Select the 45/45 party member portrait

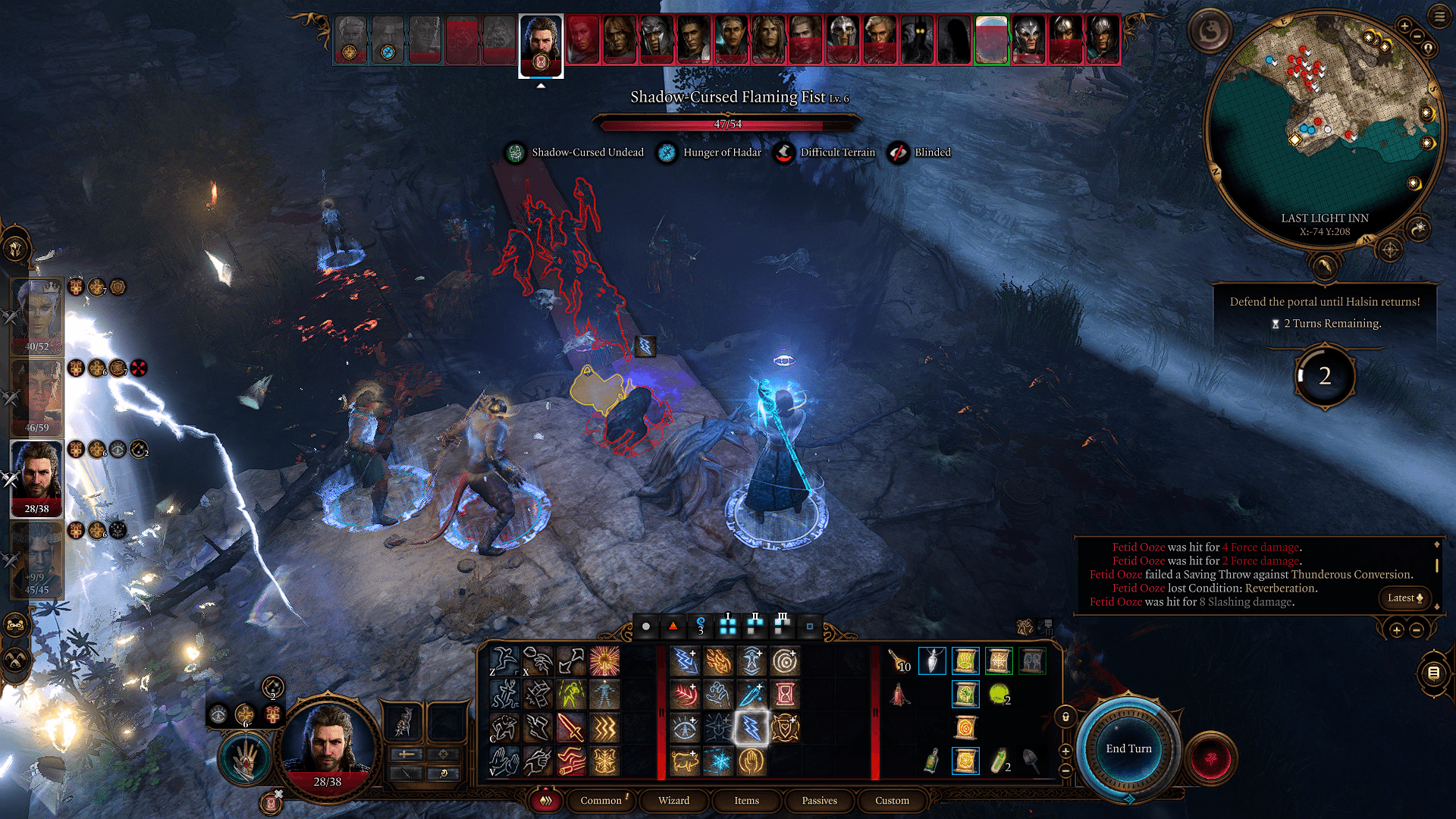(37, 561)
